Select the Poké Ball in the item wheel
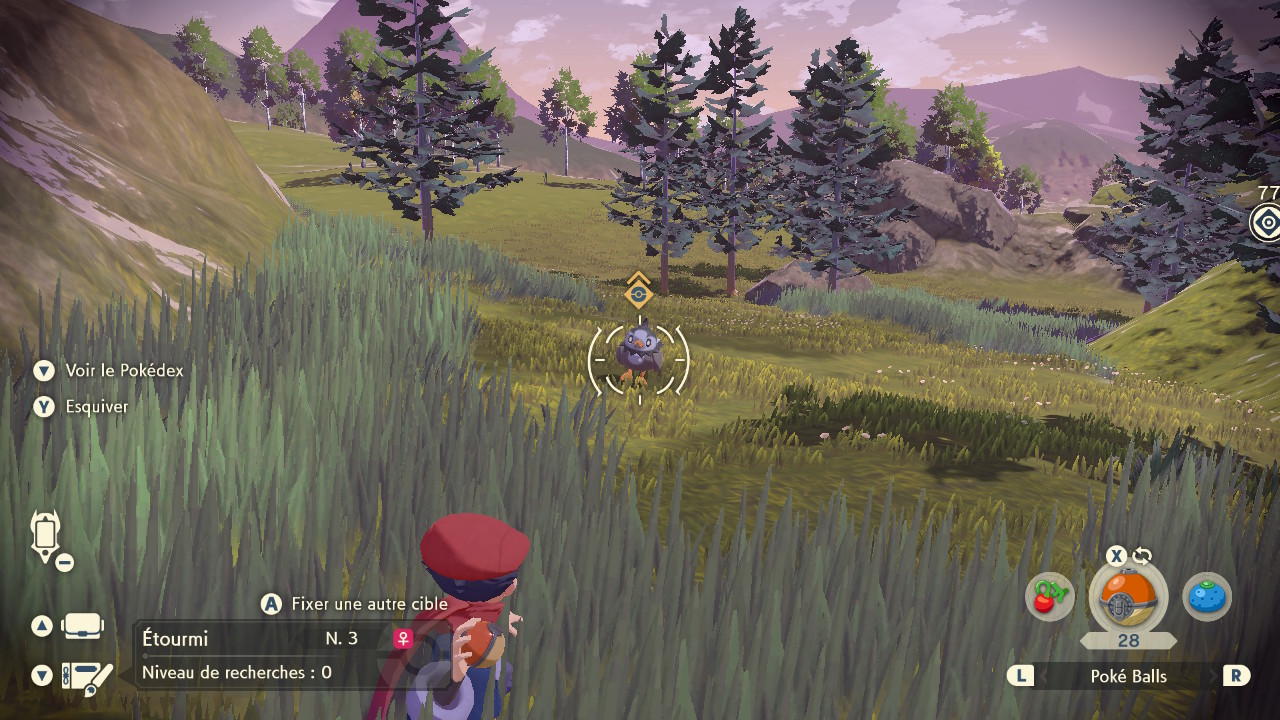 click(1127, 598)
